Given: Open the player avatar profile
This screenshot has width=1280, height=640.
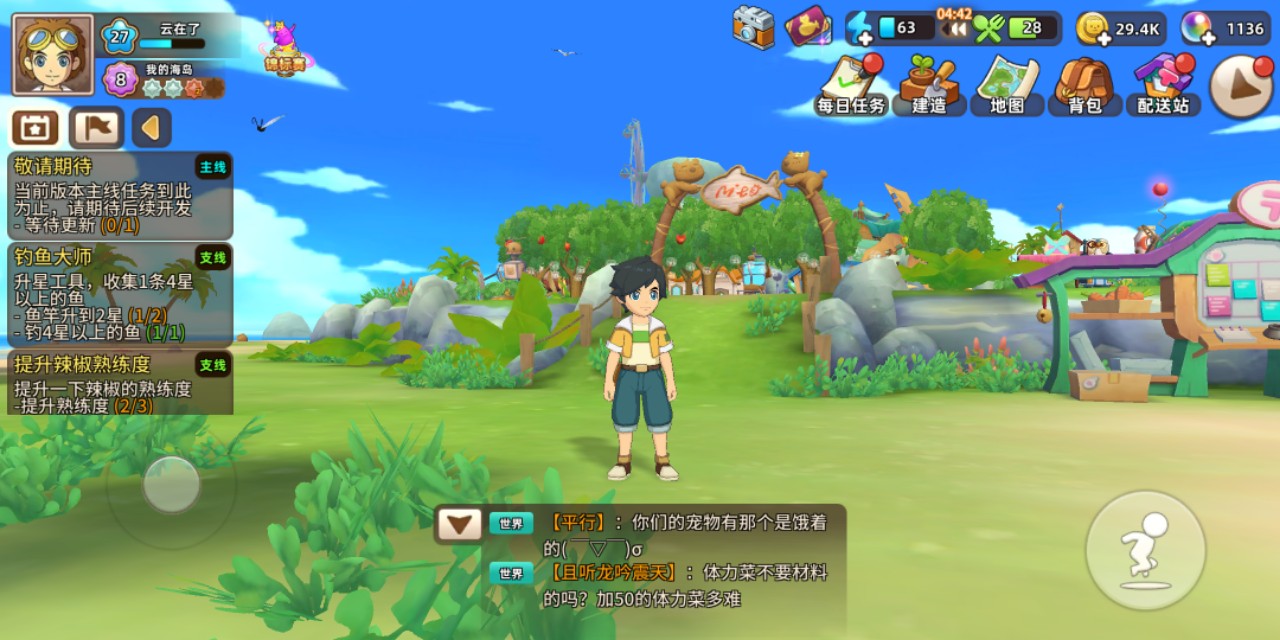Looking at the screenshot, I should coord(52,54).
